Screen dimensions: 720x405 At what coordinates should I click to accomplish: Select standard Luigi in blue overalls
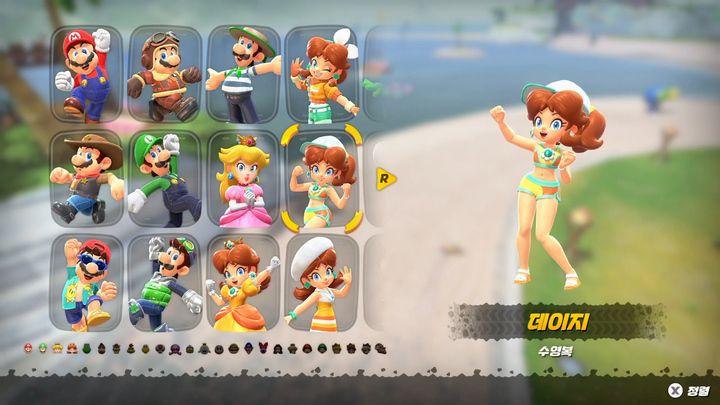[165, 178]
